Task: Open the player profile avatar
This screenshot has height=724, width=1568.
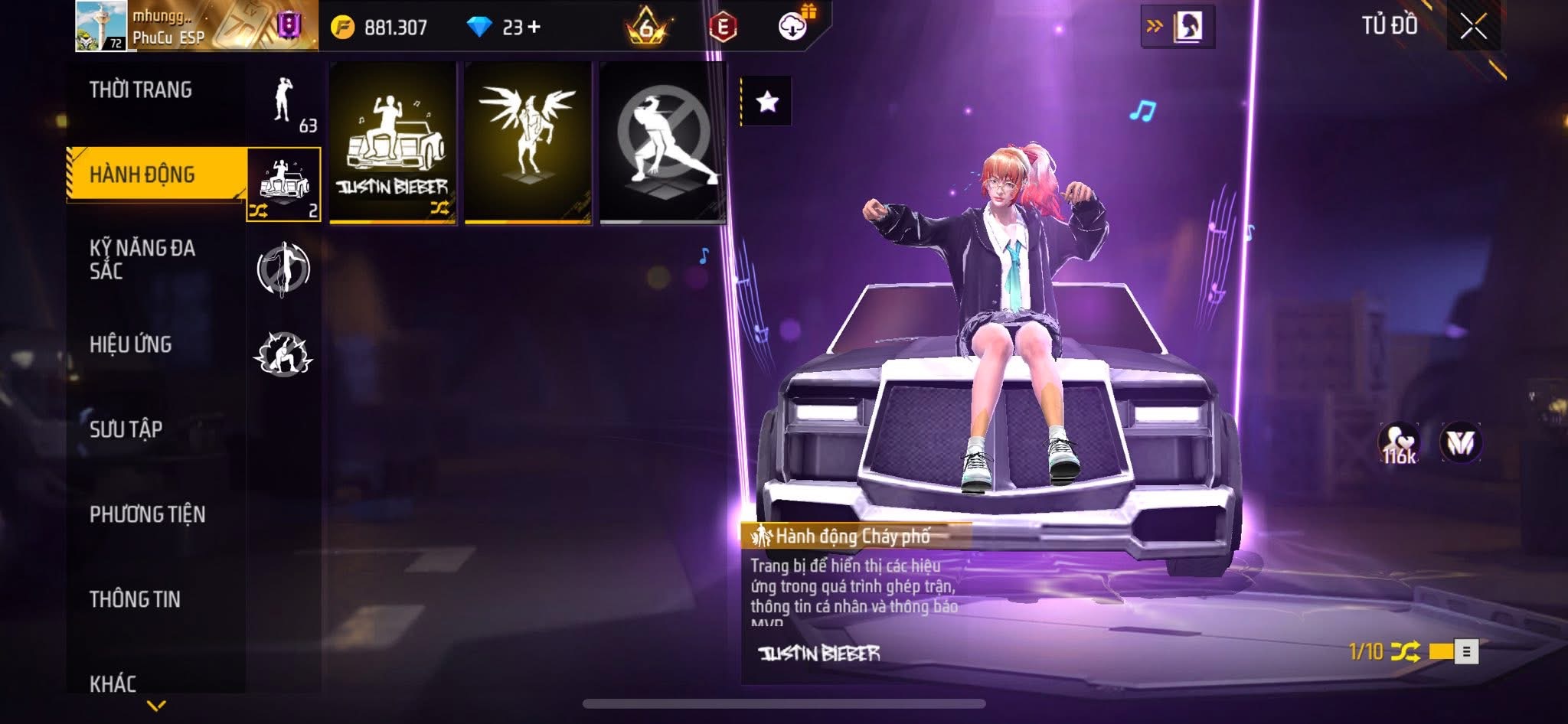Action: click(101, 27)
